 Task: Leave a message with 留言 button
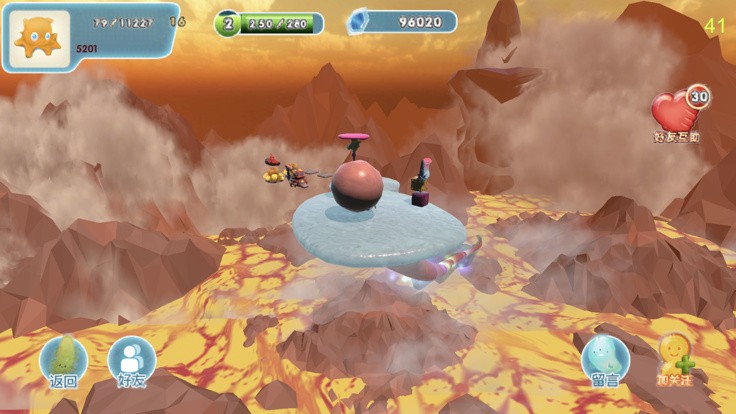pos(605,361)
